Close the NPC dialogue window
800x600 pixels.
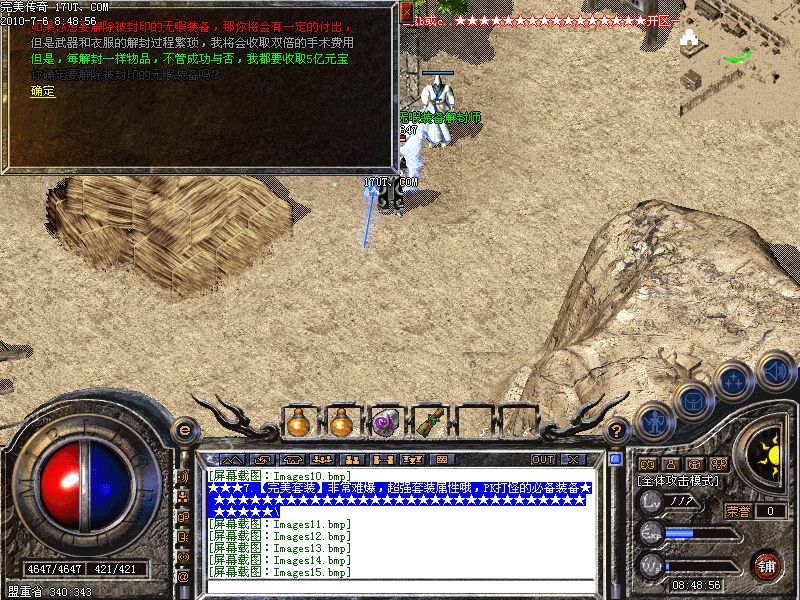click(405, 14)
